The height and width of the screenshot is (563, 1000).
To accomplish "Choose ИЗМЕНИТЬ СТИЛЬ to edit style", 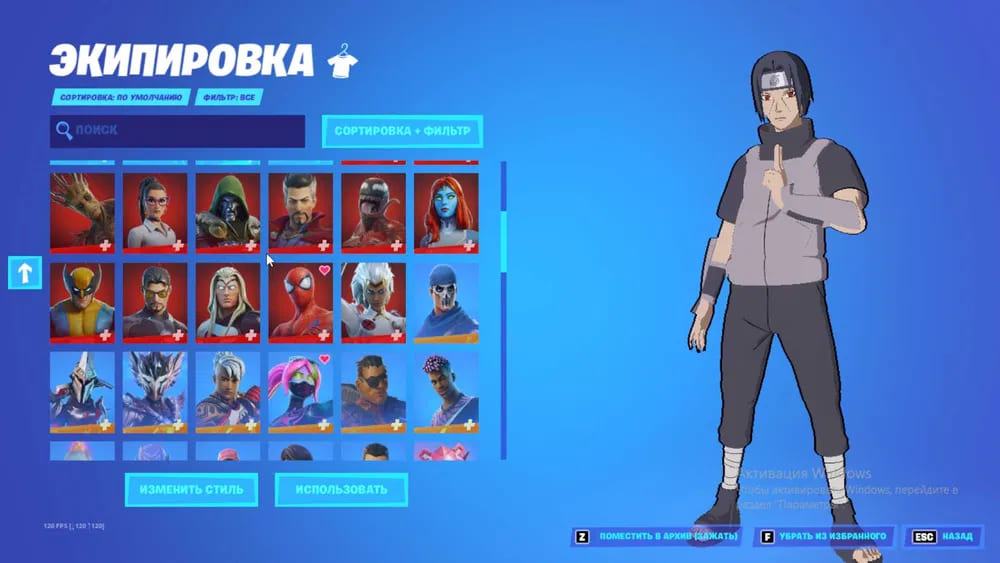I will [x=191, y=490].
